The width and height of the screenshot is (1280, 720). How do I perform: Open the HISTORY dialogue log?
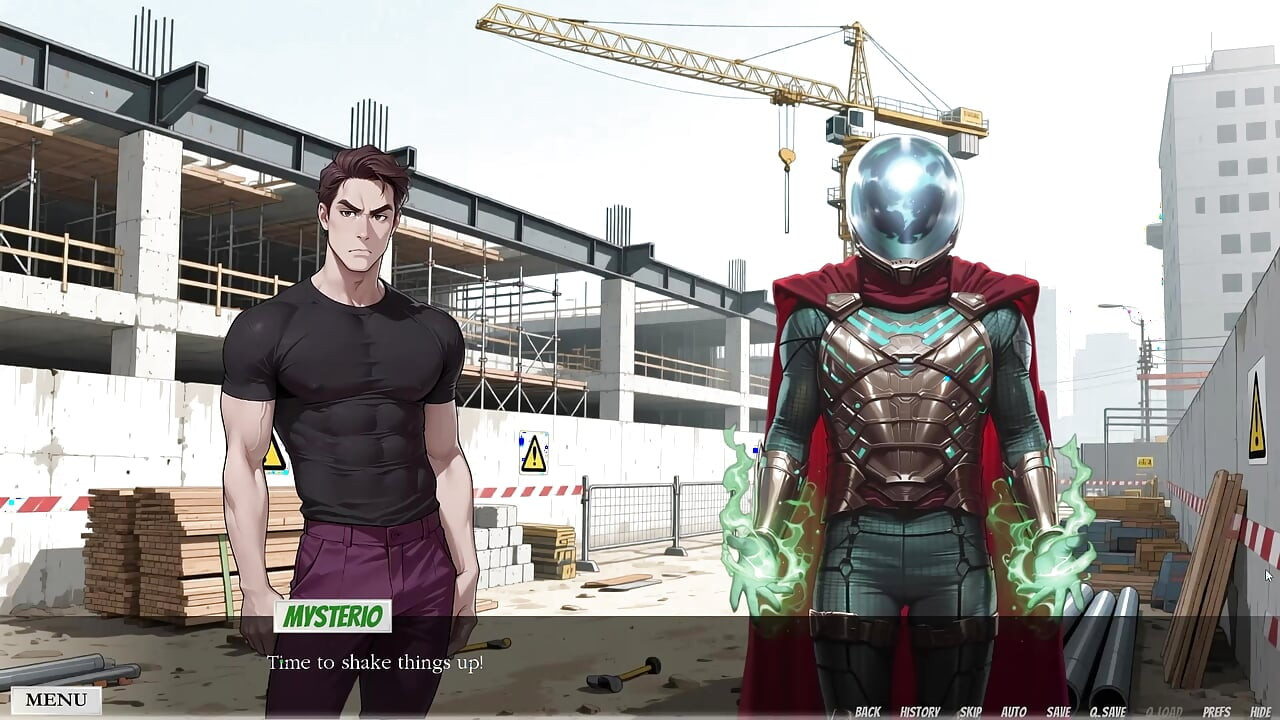click(920, 711)
